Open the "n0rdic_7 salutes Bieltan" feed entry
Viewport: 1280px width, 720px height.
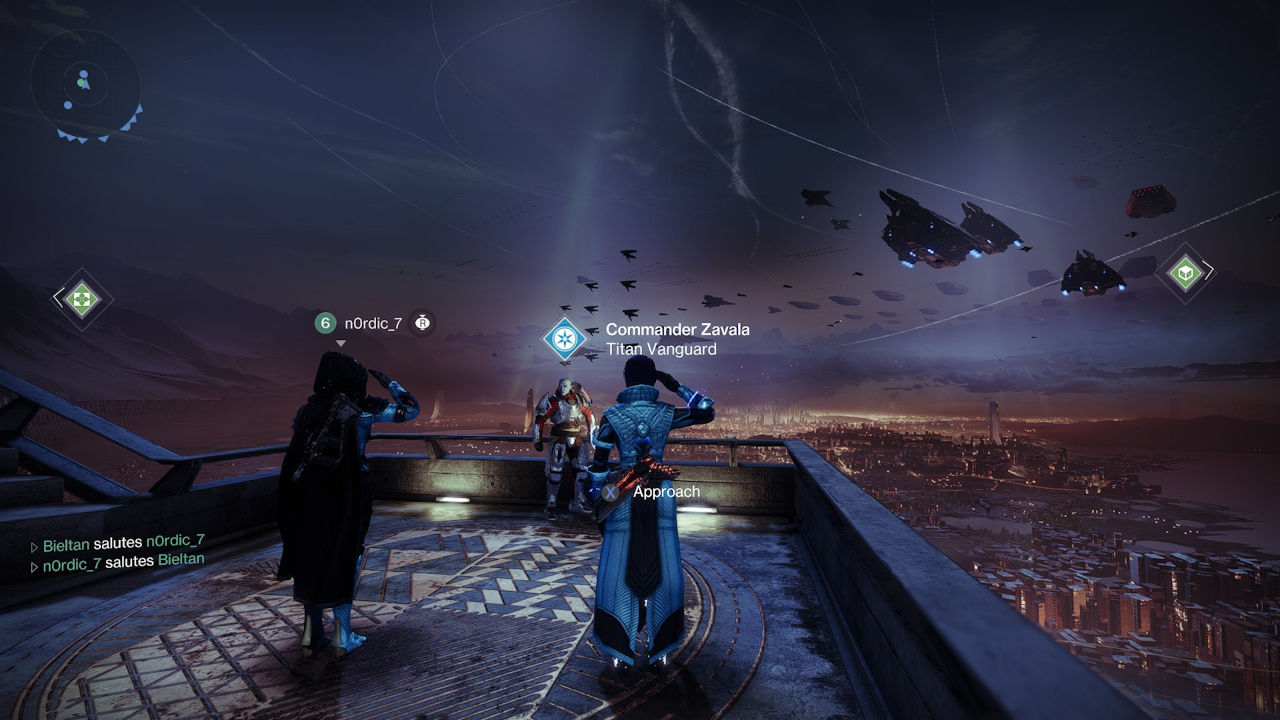click(123, 561)
